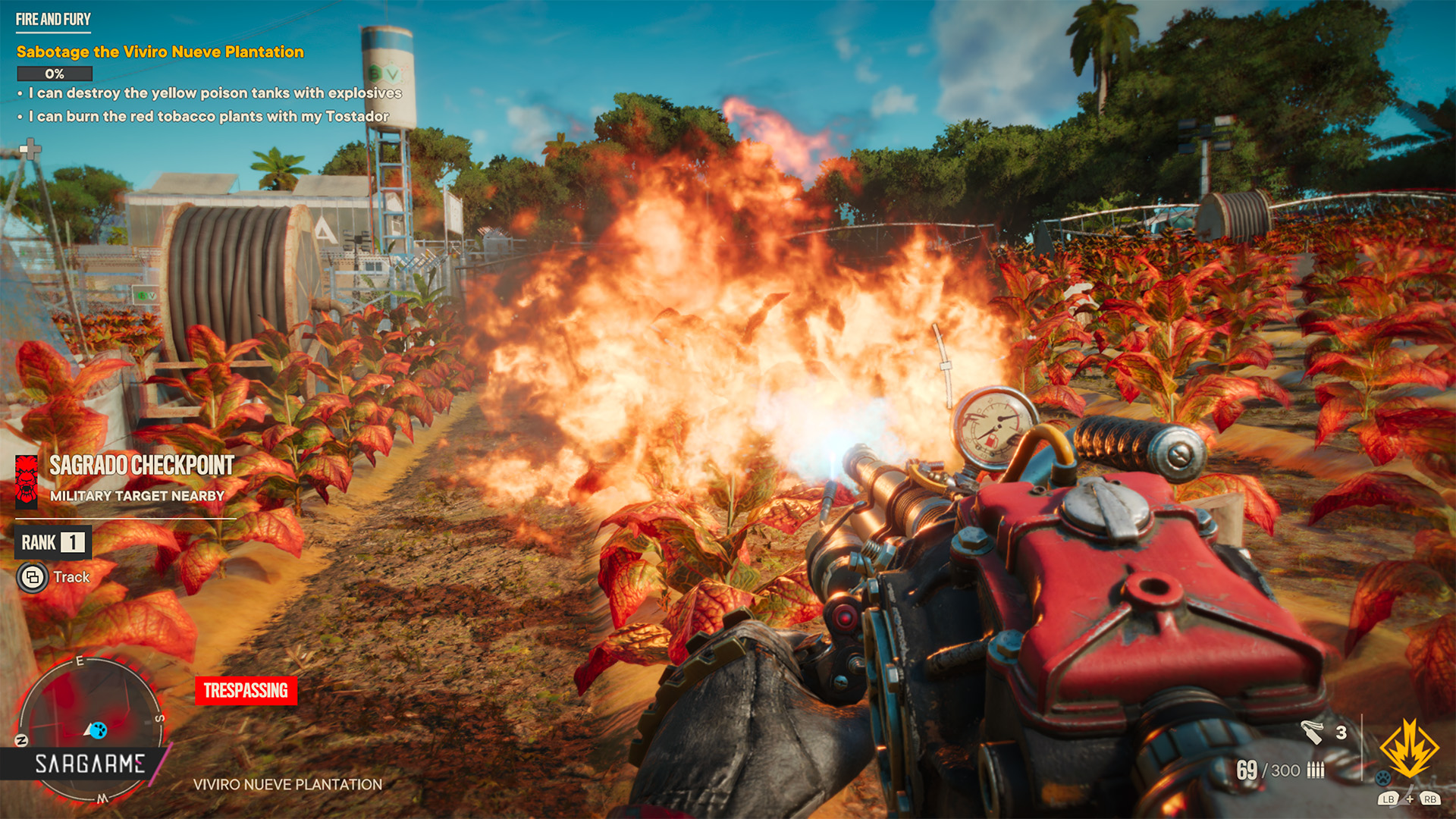Click the red Trespassing warning label
The height and width of the screenshot is (819, 1456).
[x=246, y=690]
